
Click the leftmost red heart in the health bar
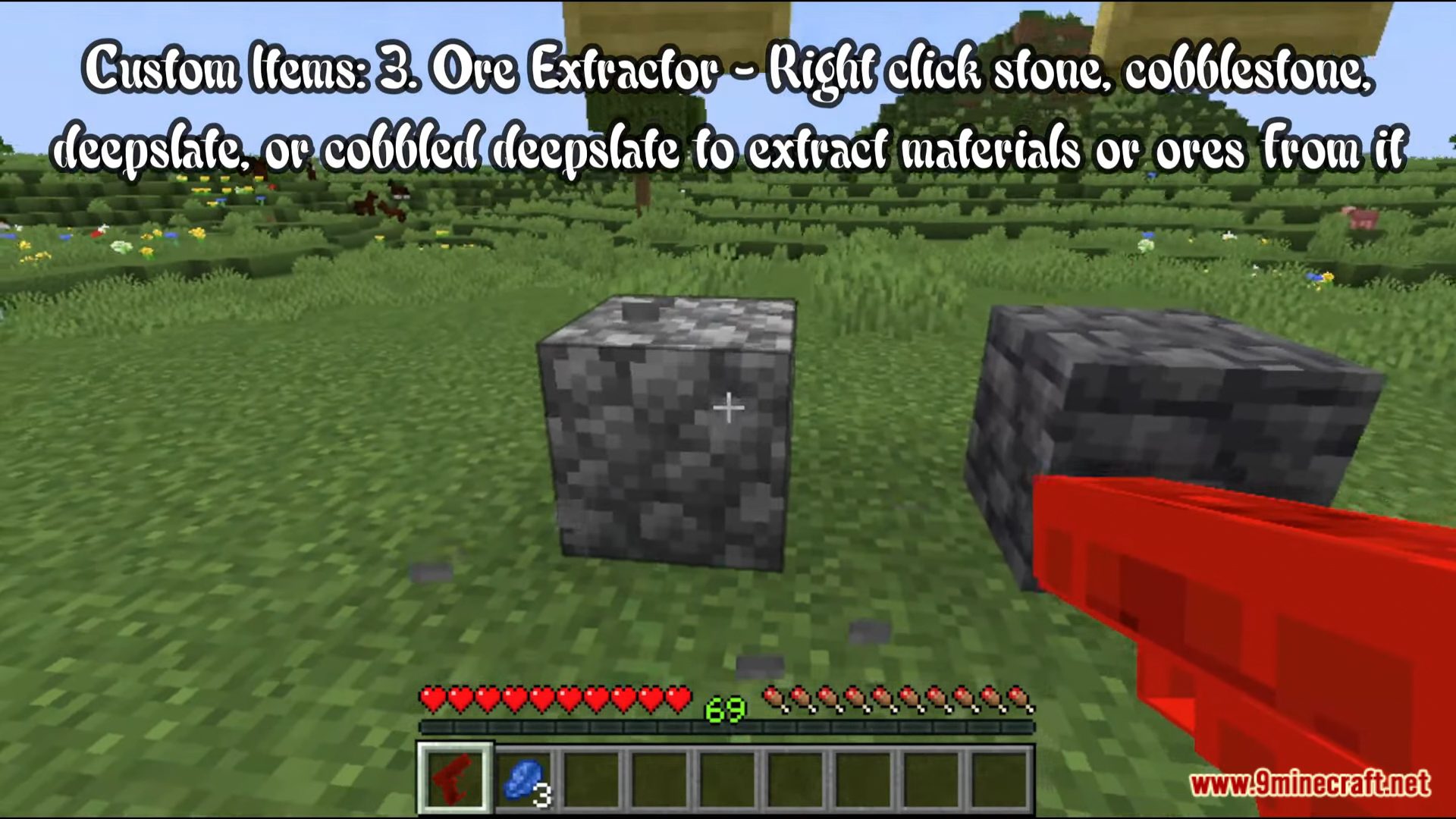point(432,695)
